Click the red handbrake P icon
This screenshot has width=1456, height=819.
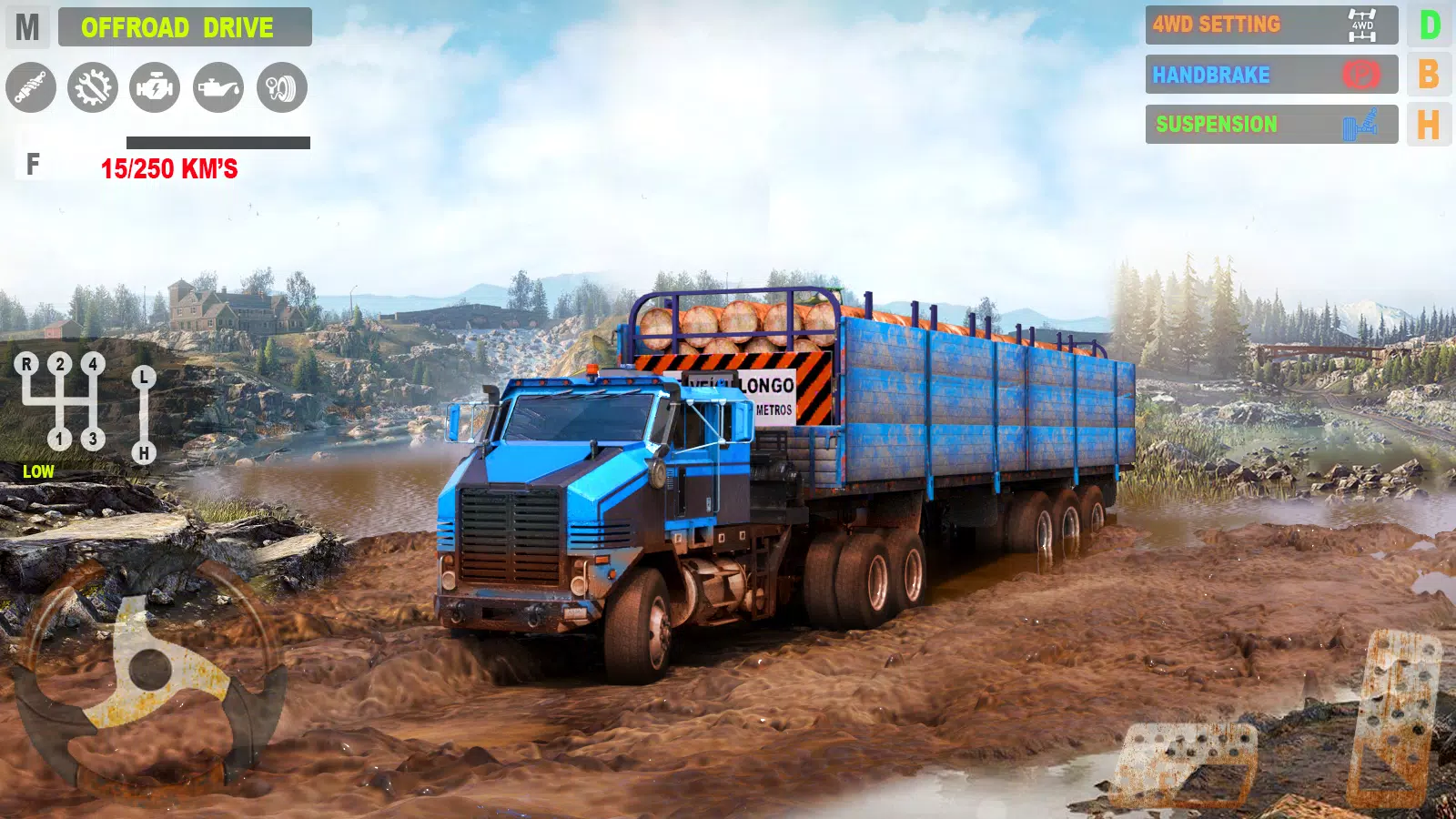pyautogui.click(x=1362, y=76)
